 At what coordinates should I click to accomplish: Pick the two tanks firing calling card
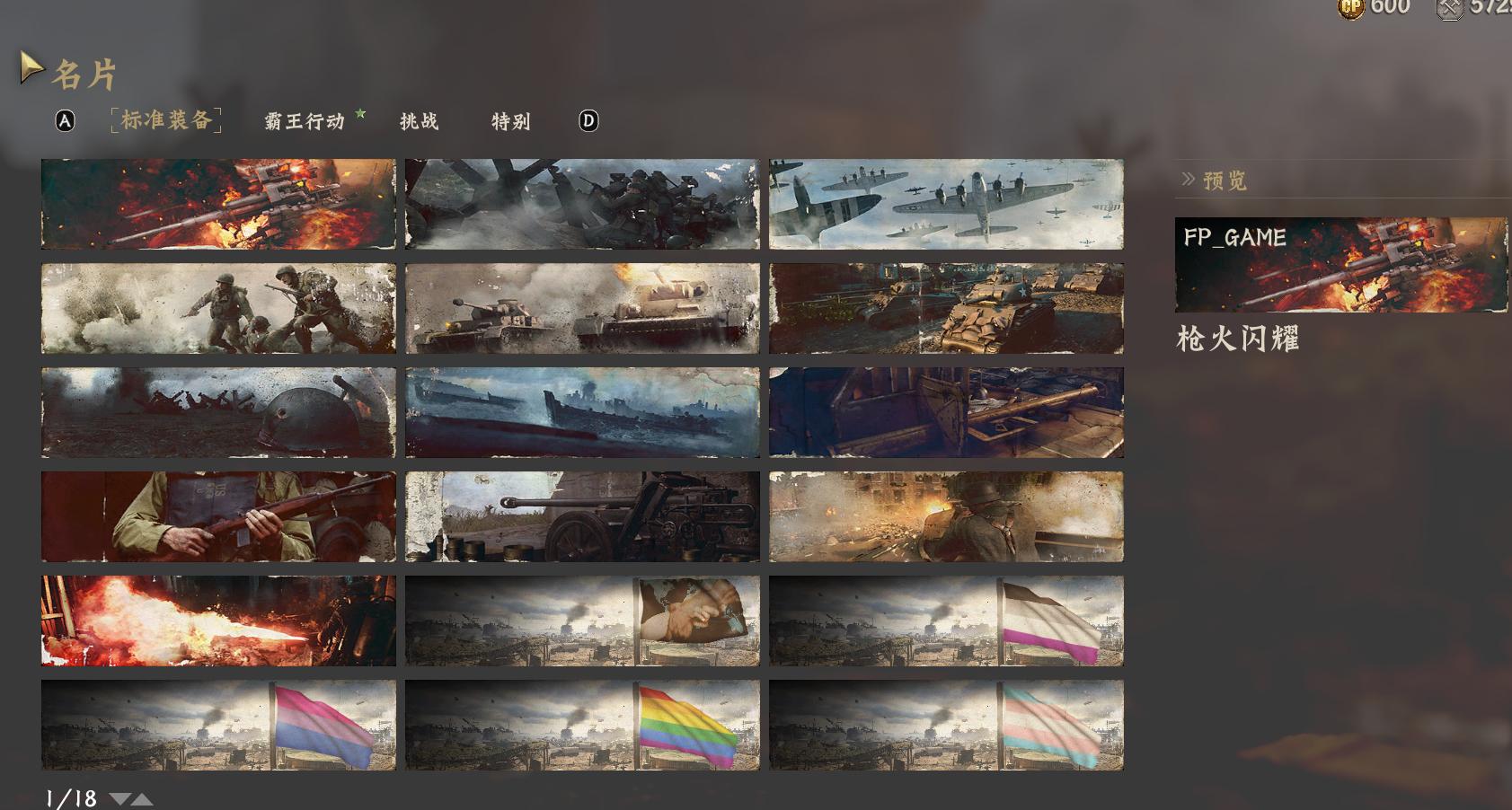pyautogui.click(x=582, y=308)
